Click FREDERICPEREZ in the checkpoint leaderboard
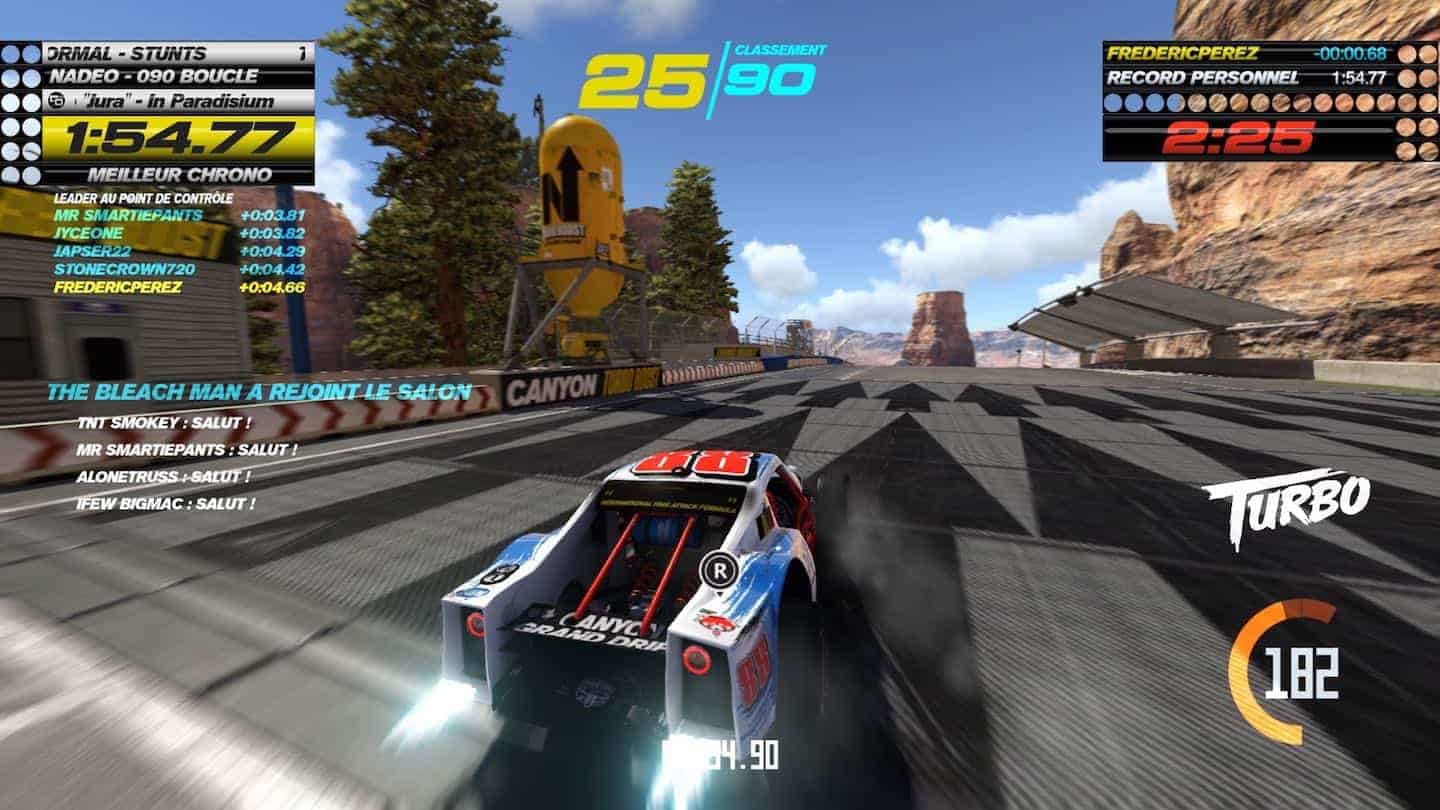Viewport: 1440px width, 810px height. tap(118, 287)
